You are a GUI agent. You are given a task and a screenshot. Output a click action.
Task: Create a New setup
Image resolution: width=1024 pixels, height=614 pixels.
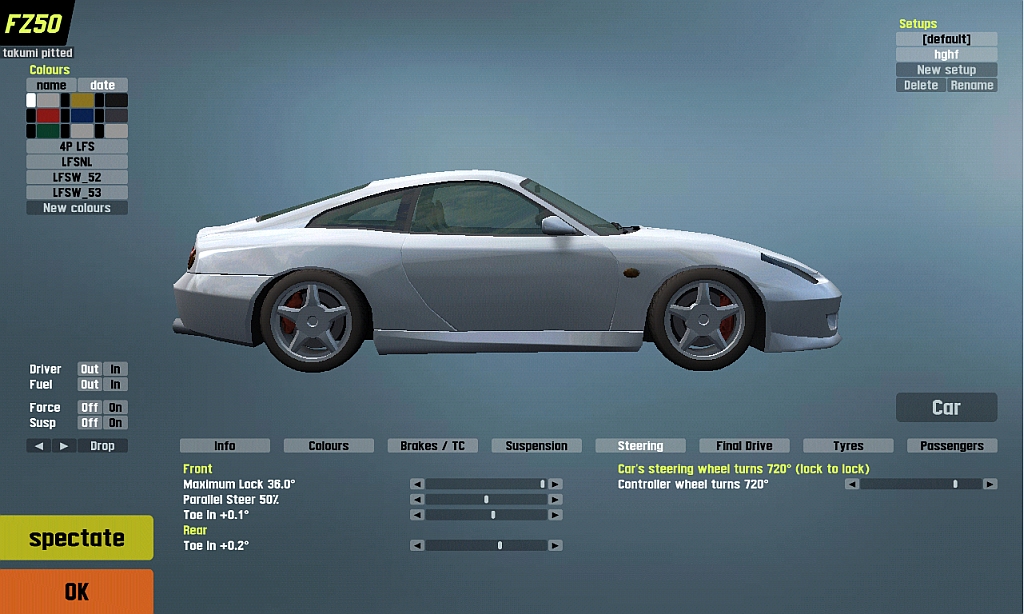946,70
